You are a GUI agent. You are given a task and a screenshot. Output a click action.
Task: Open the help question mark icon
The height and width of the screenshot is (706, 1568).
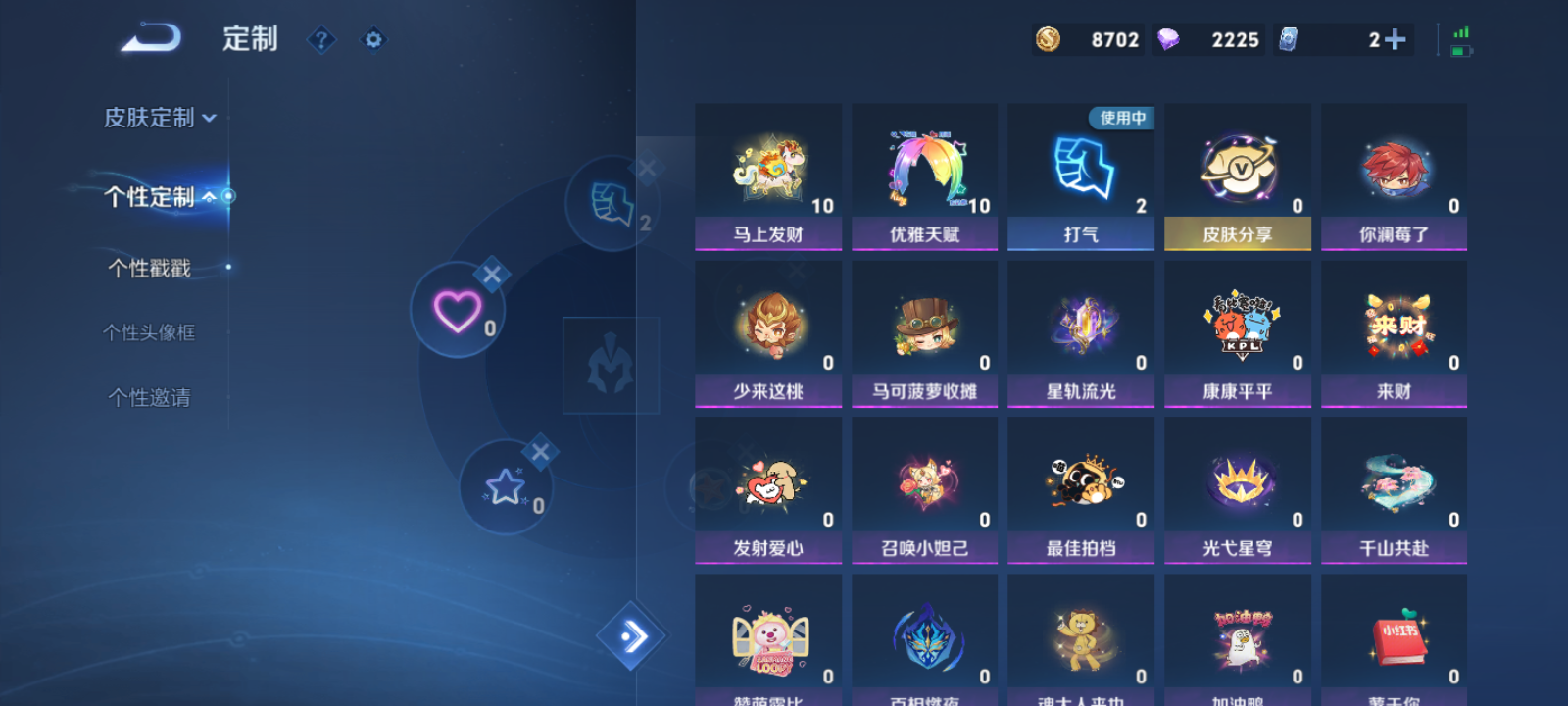pyautogui.click(x=321, y=40)
